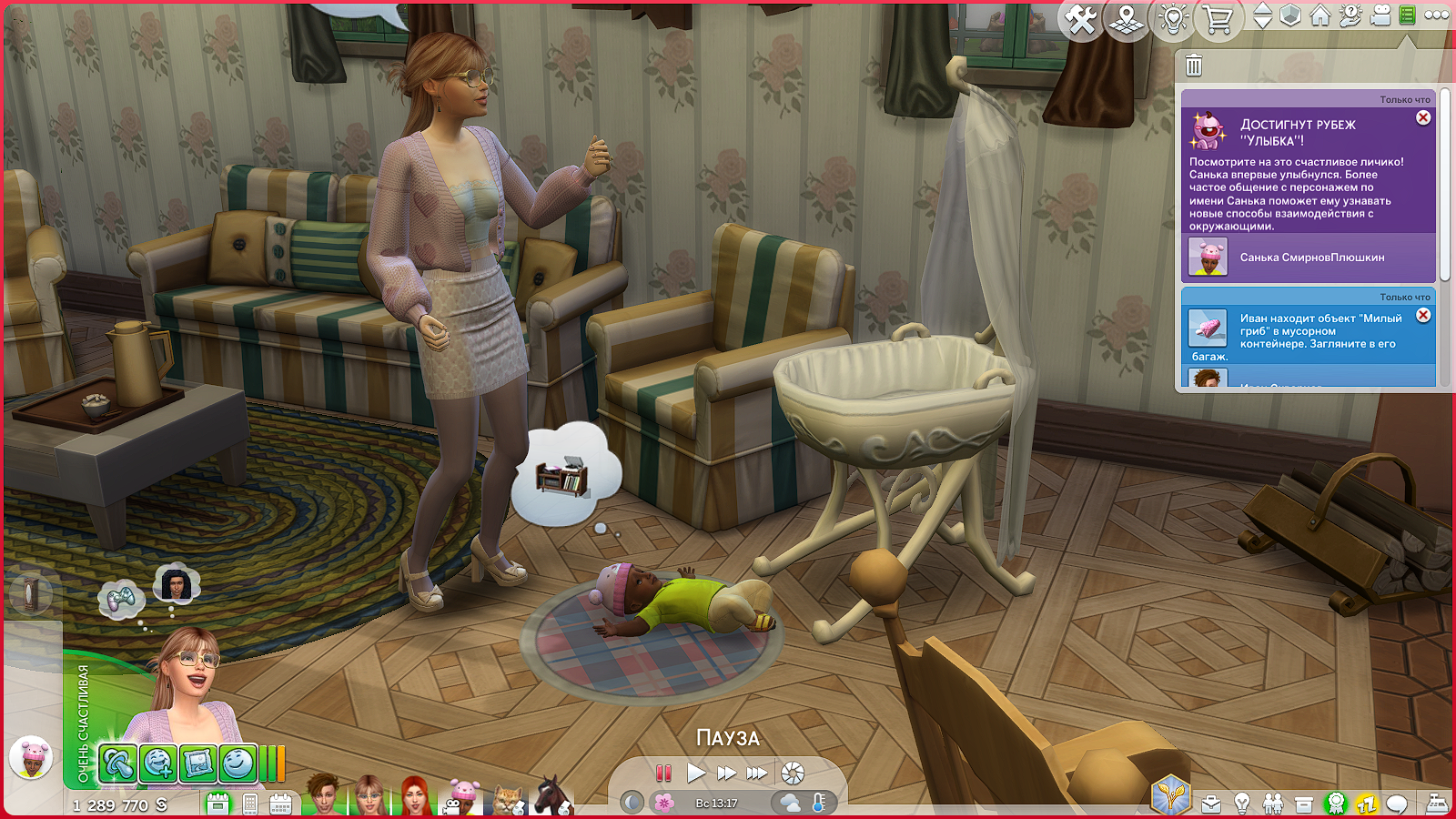This screenshot has width=1456, height=819.
Task: Open the needs panel with the zZ icon
Action: [x=1366, y=804]
